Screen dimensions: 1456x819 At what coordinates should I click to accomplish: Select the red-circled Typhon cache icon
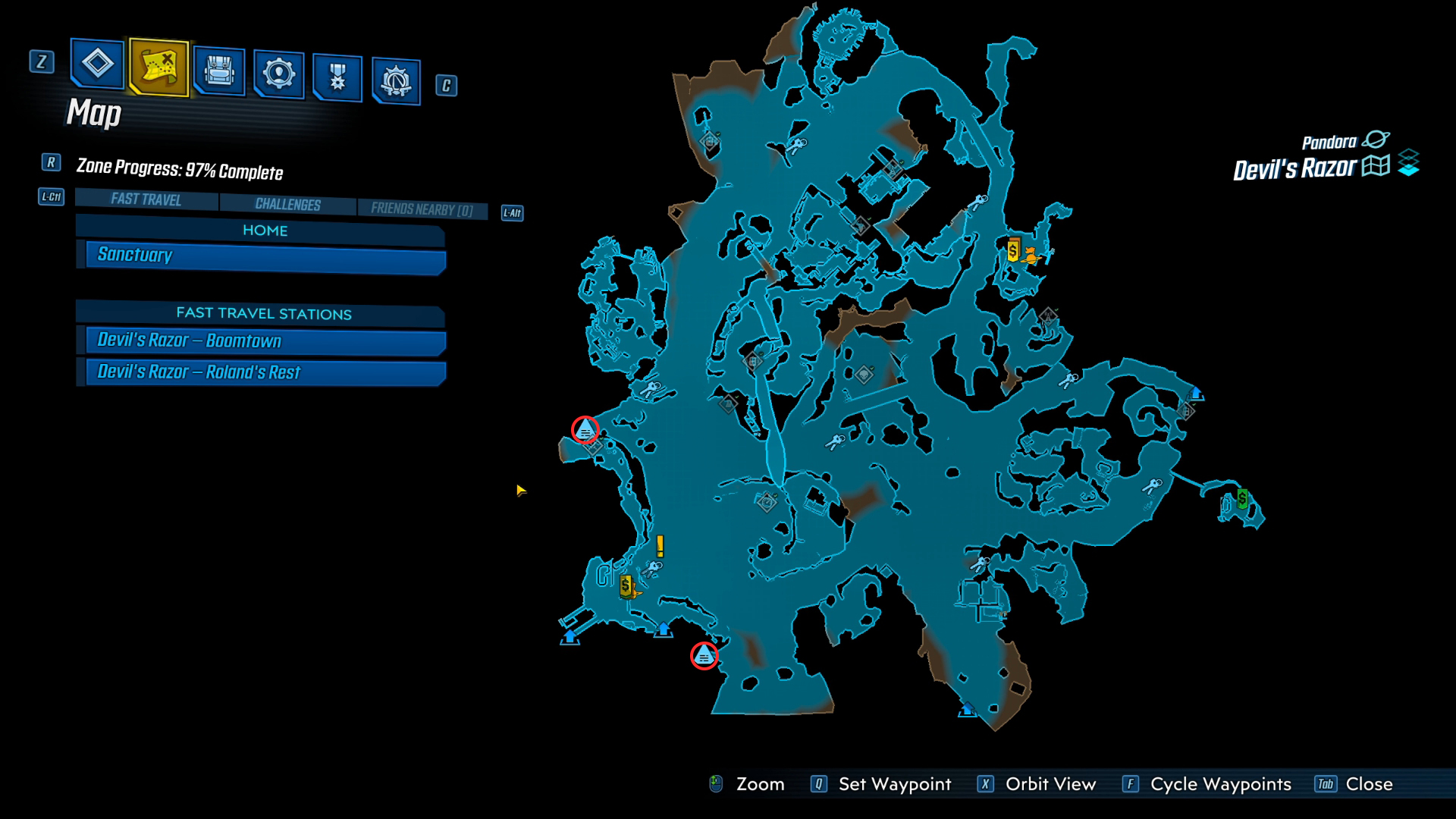tap(584, 430)
